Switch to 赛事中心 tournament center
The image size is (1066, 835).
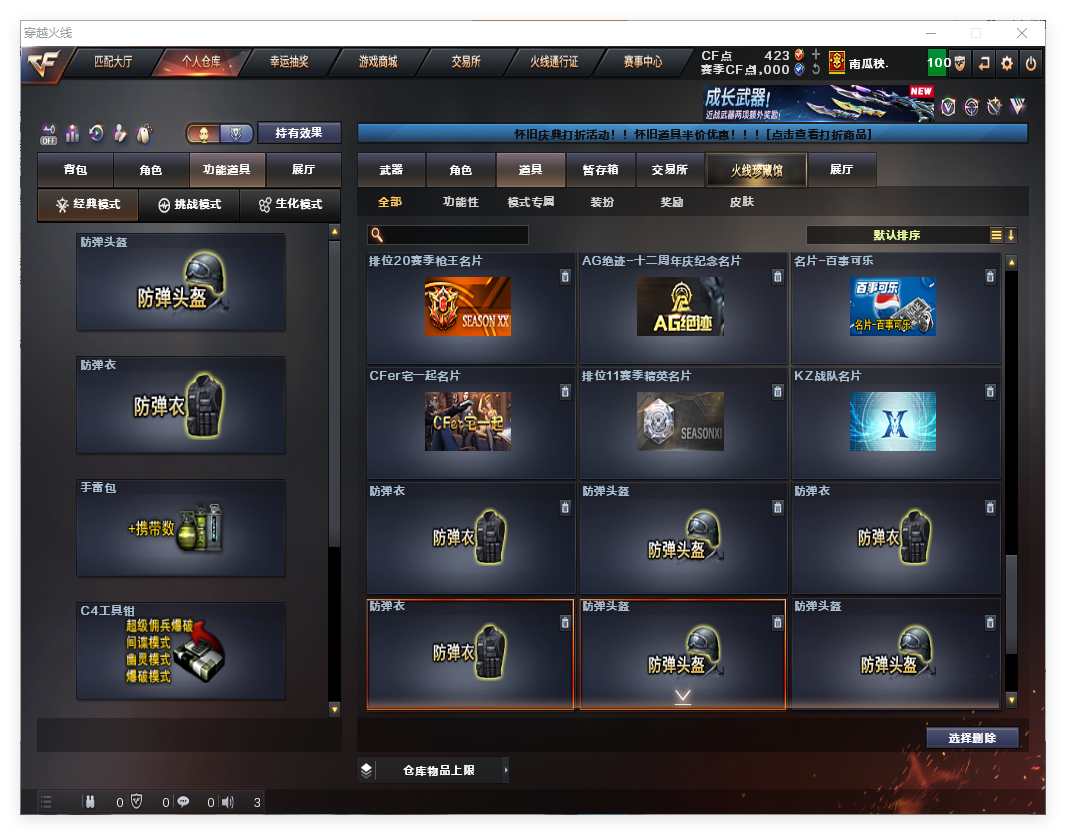coord(642,62)
